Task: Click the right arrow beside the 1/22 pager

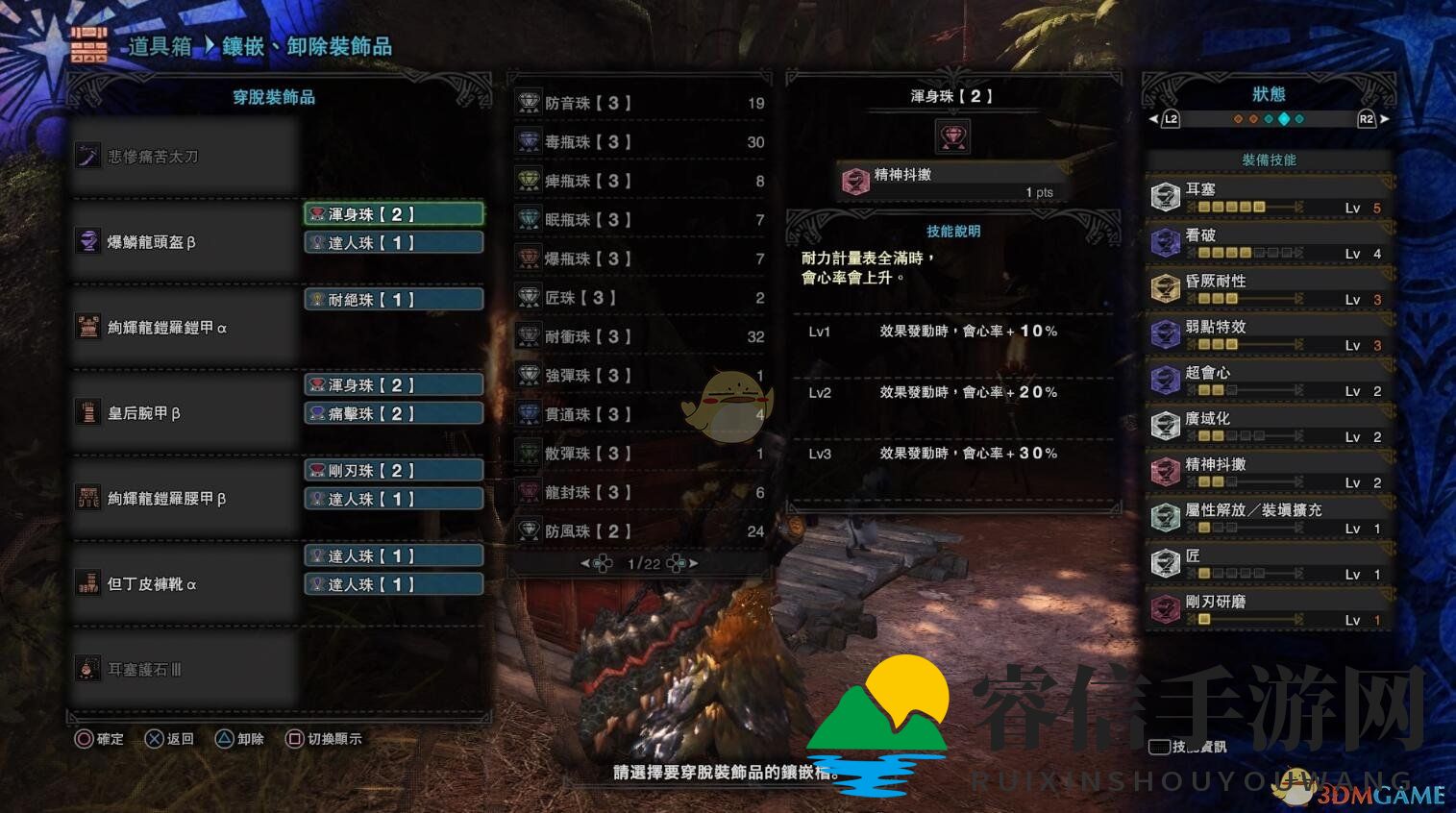Action: (692, 563)
